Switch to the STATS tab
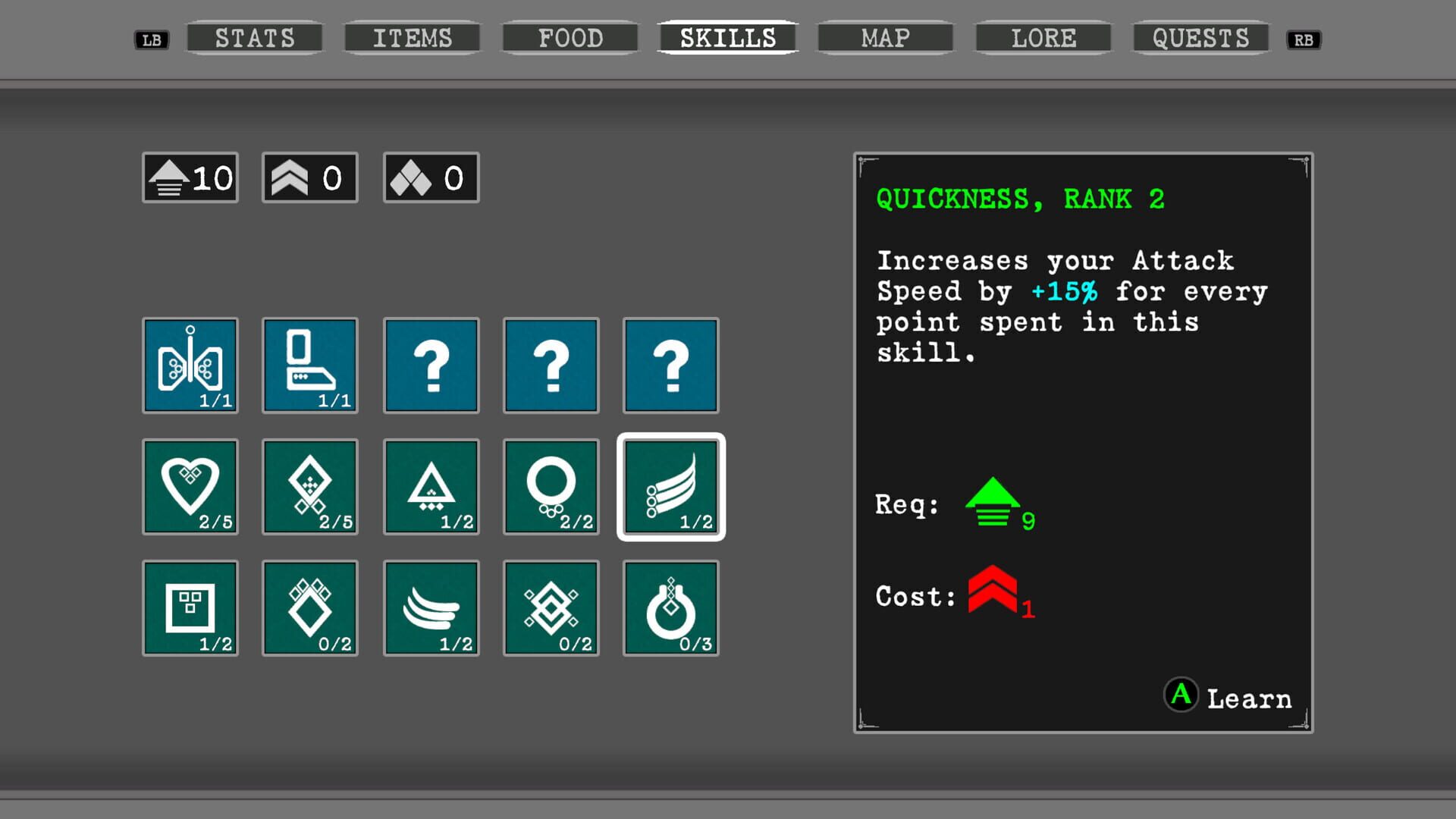The image size is (1456, 819). point(255,38)
